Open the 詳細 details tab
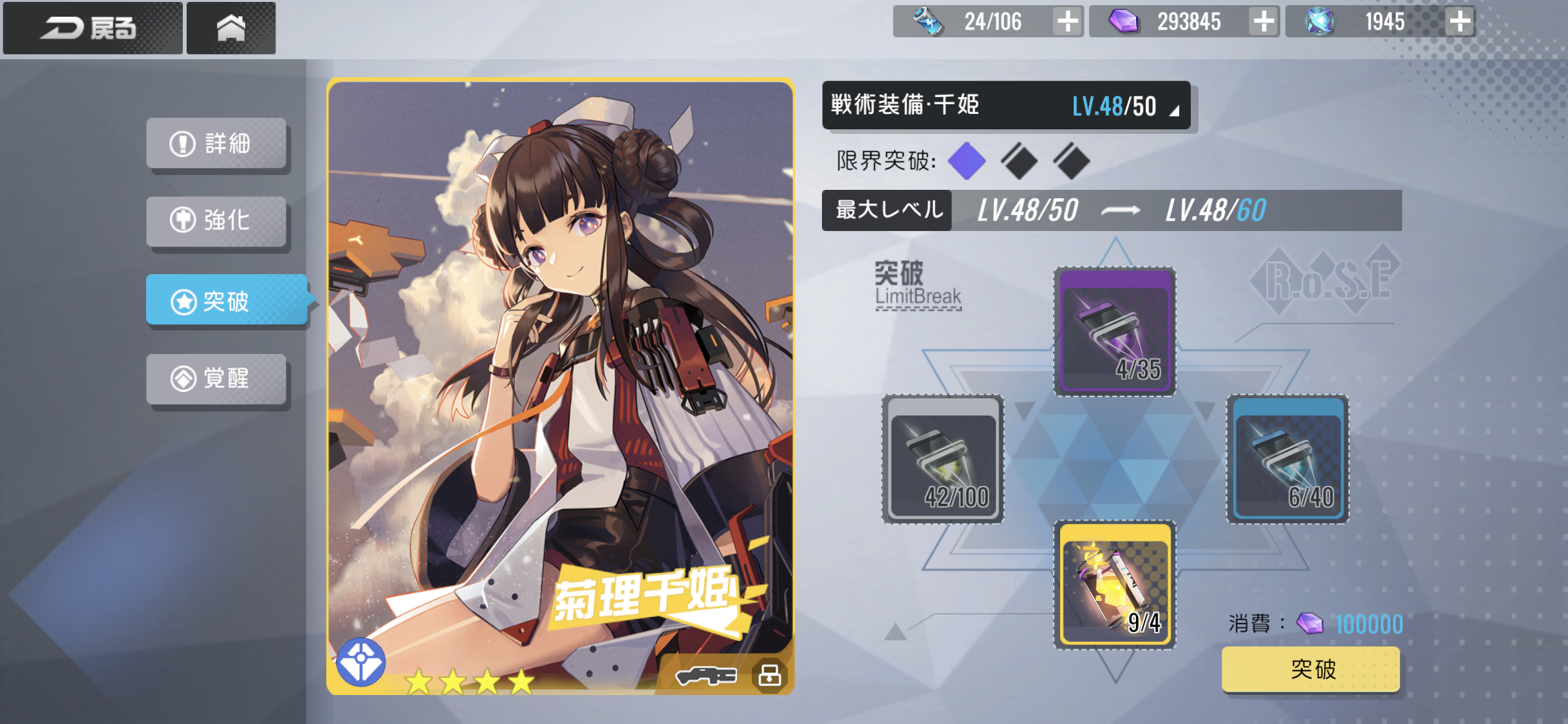Image resolution: width=1568 pixels, height=724 pixels. pyautogui.click(x=216, y=144)
